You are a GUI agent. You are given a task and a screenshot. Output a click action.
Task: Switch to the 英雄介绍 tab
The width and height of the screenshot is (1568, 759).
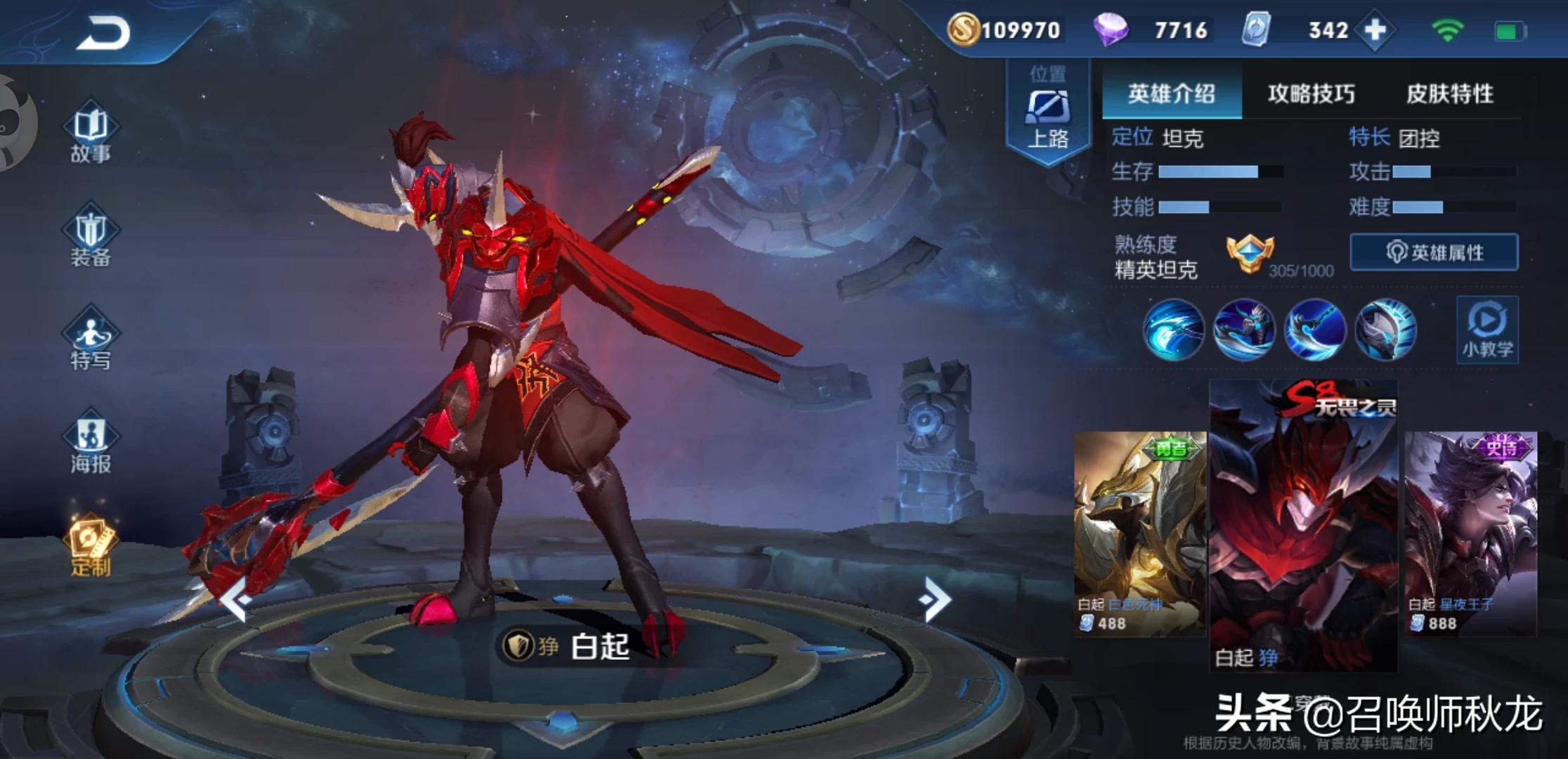[x=1171, y=93]
